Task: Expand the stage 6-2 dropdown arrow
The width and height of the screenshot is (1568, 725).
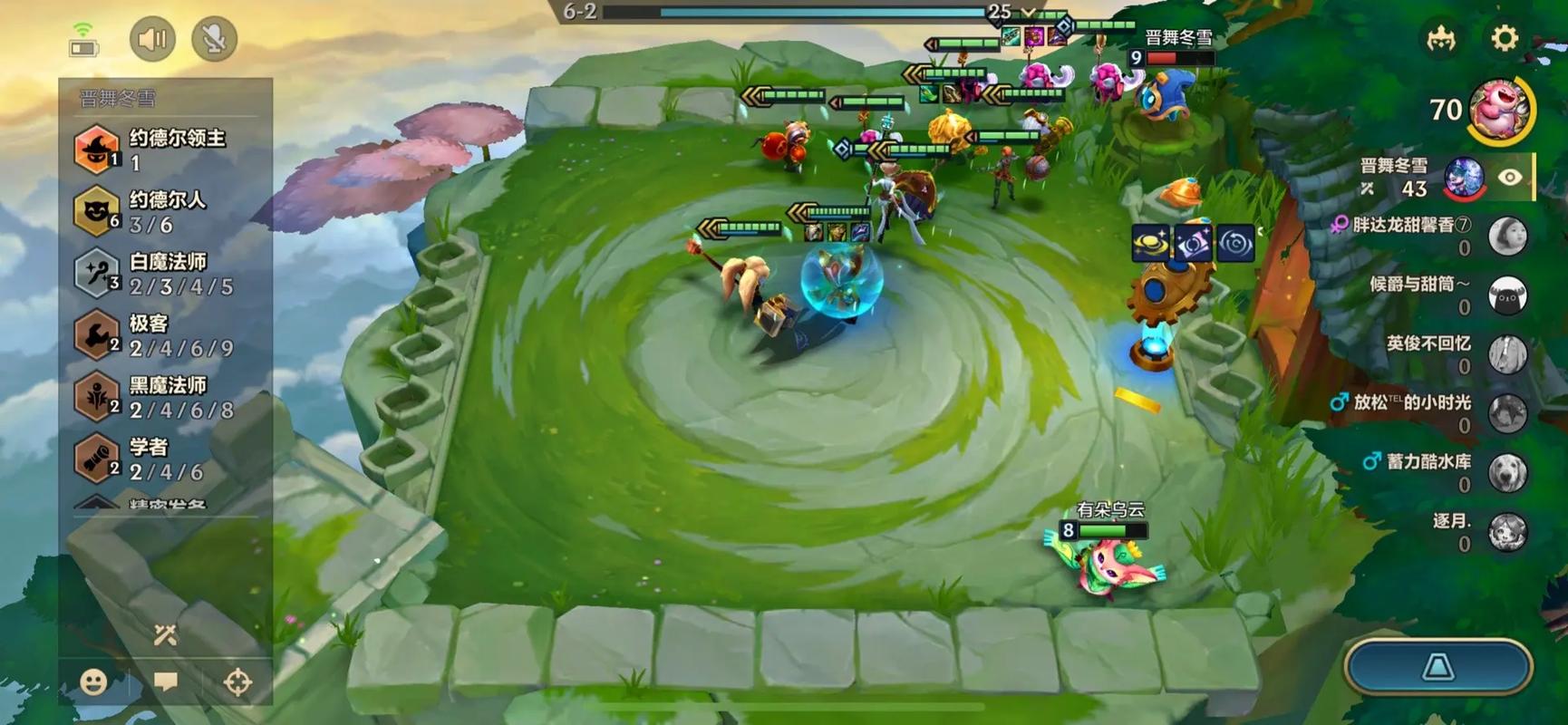Action: (1029, 12)
